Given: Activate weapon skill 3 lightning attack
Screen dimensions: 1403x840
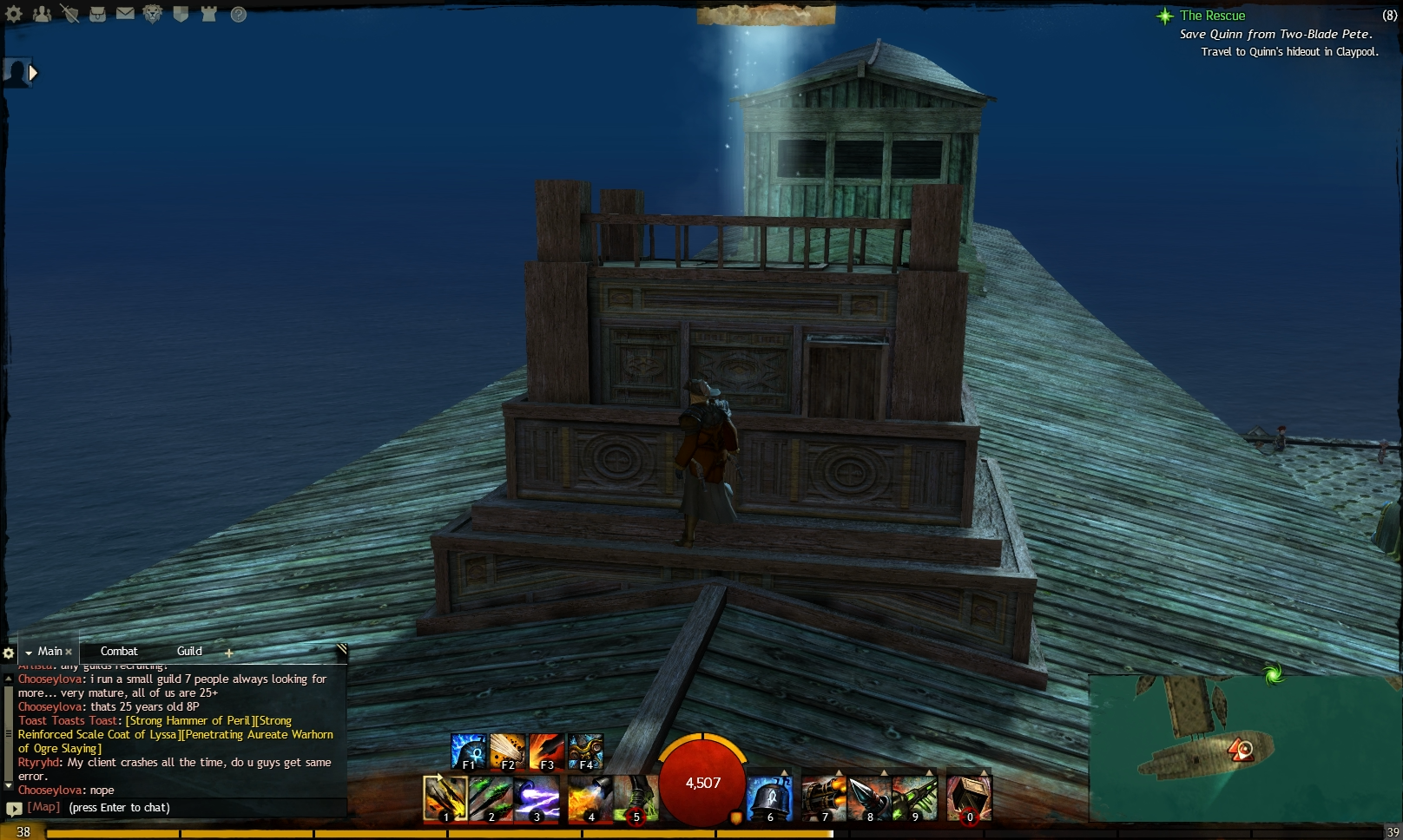Looking at the screenshot, I should click(536, 796).
